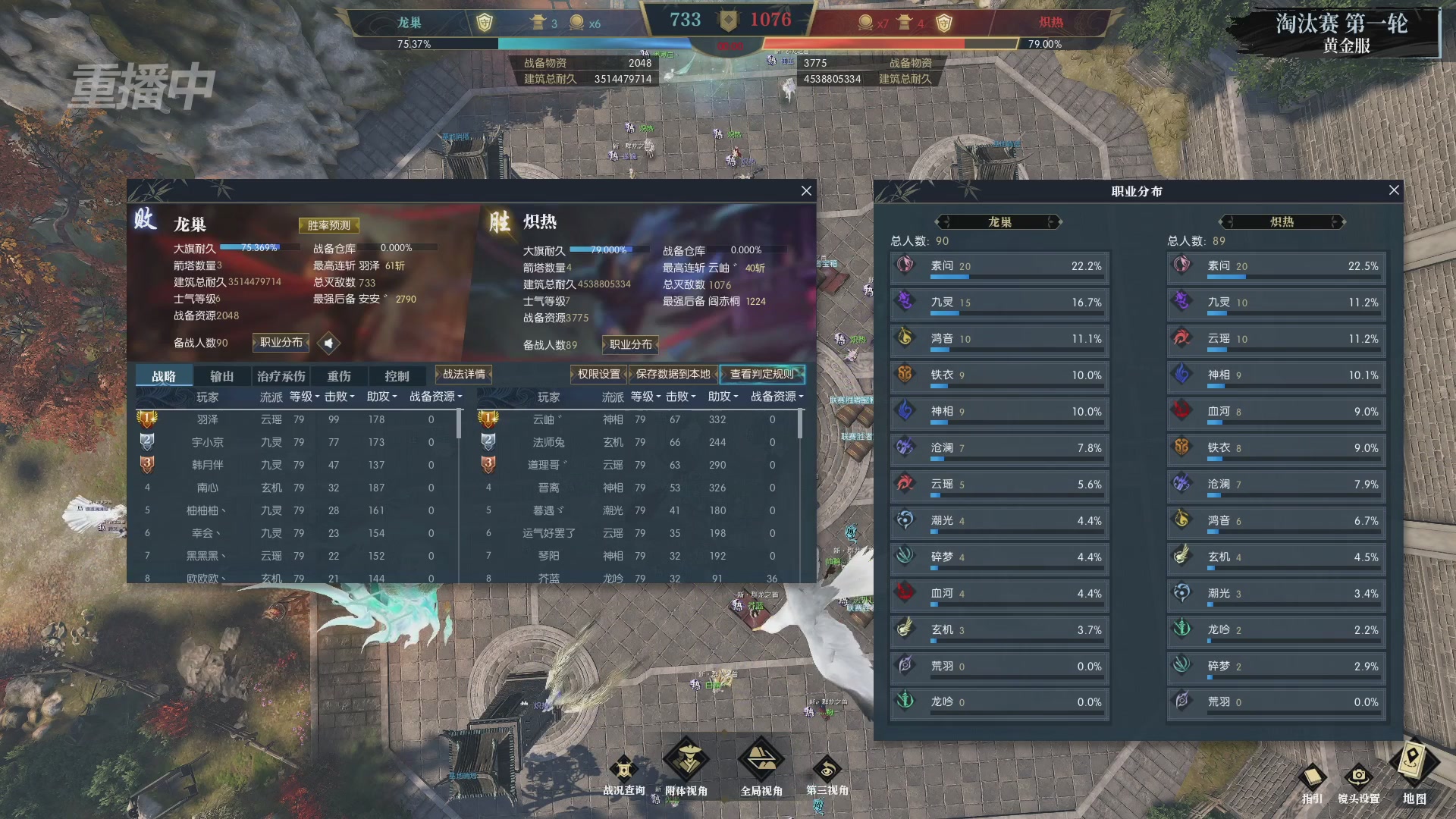Close the battle statistics panel
Viewport: 1456px width, 819px height.
[x=806, y=191]
